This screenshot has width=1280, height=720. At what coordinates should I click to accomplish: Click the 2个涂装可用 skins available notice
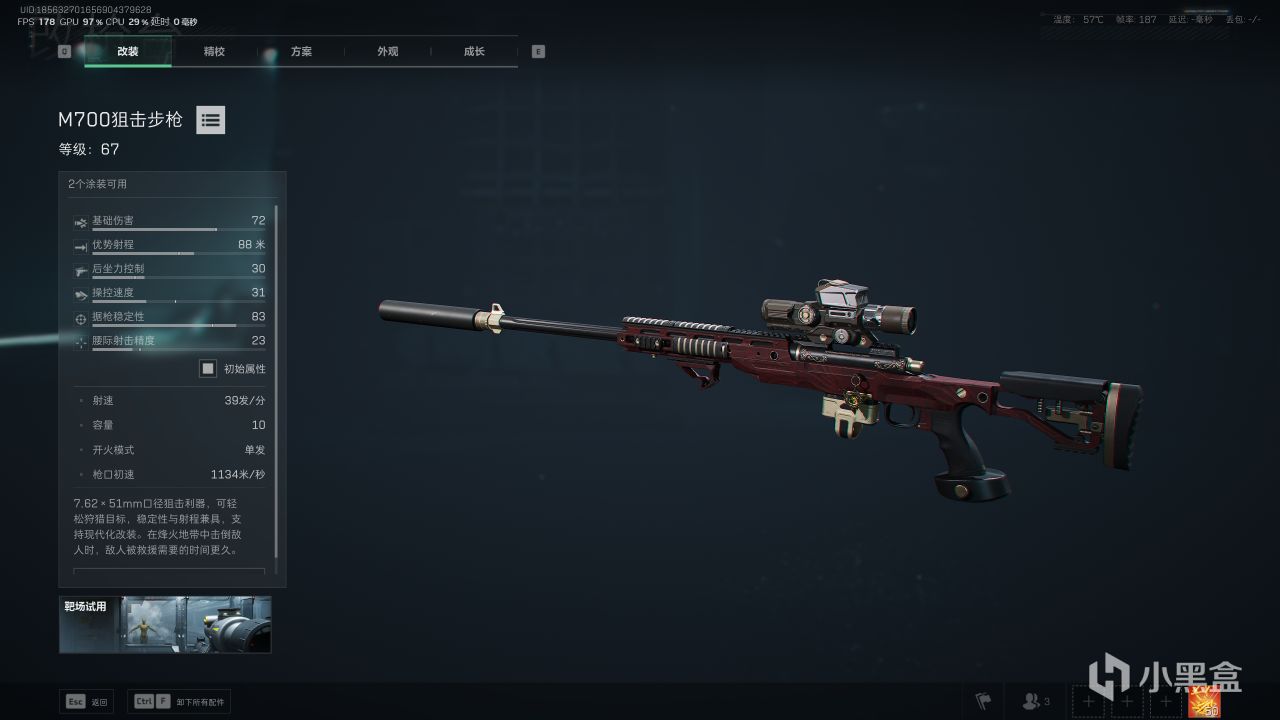[98, 184]
